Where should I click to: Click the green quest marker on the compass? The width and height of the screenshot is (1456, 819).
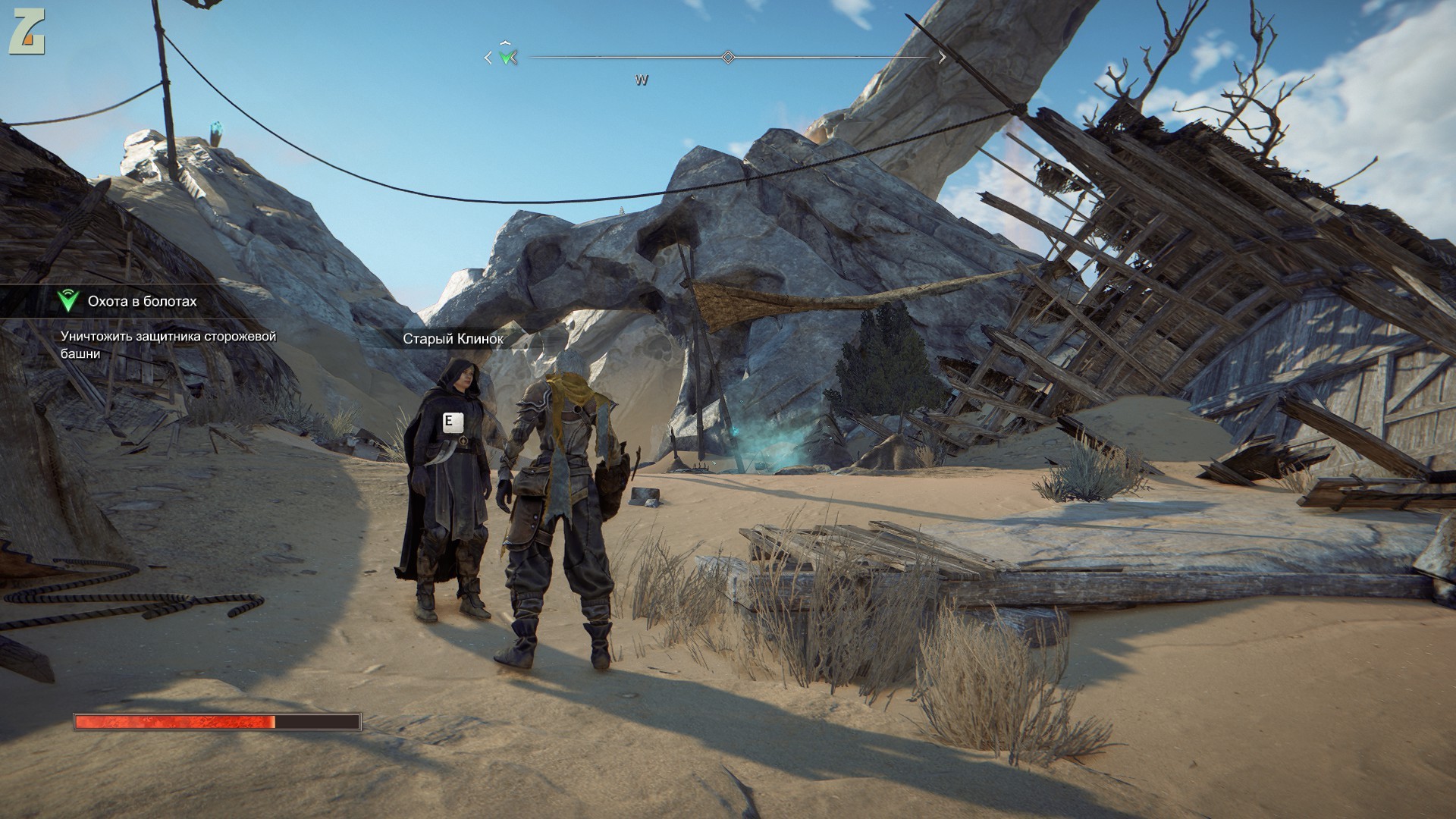(x=507, y=57)
